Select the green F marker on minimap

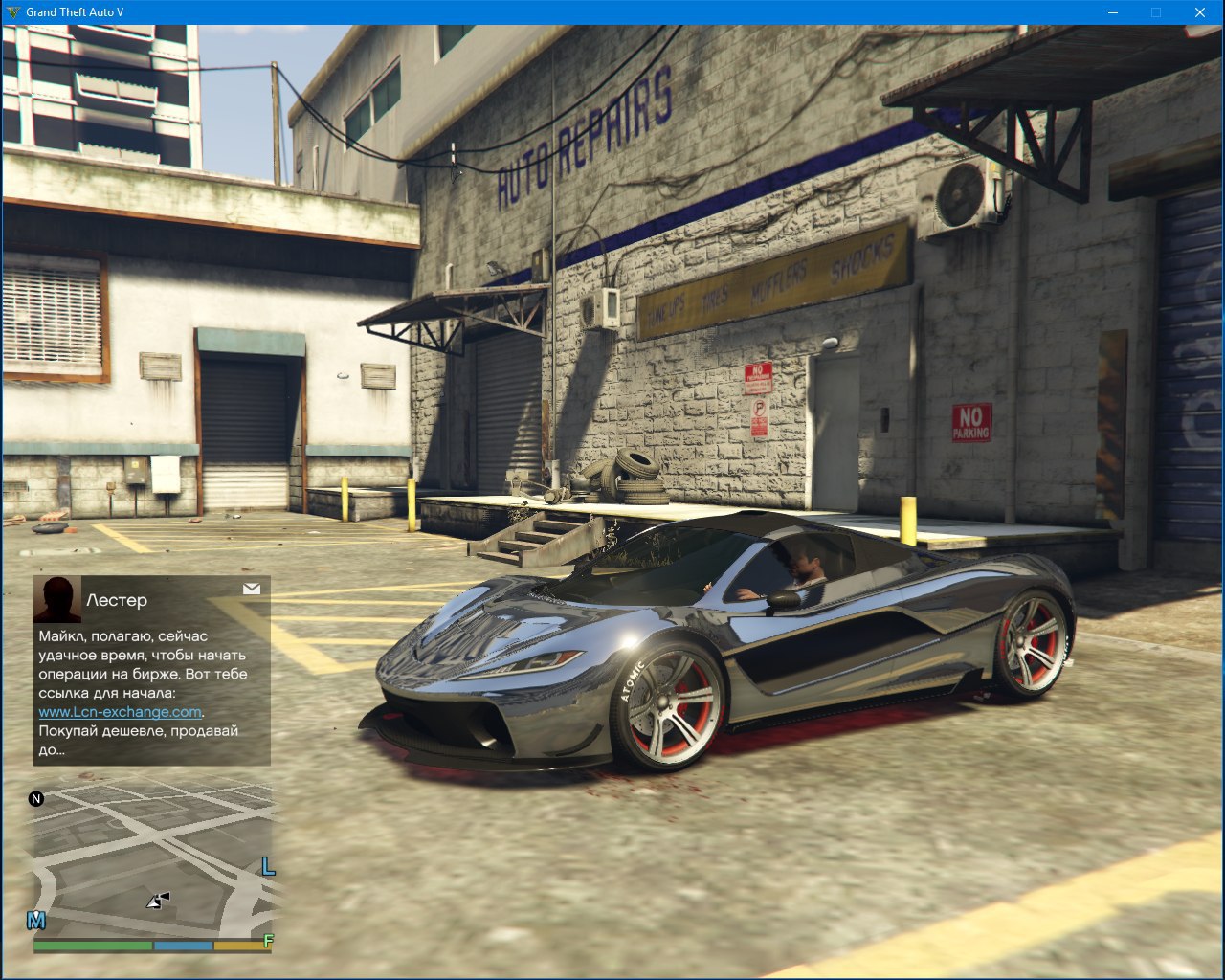click(268, 941)
